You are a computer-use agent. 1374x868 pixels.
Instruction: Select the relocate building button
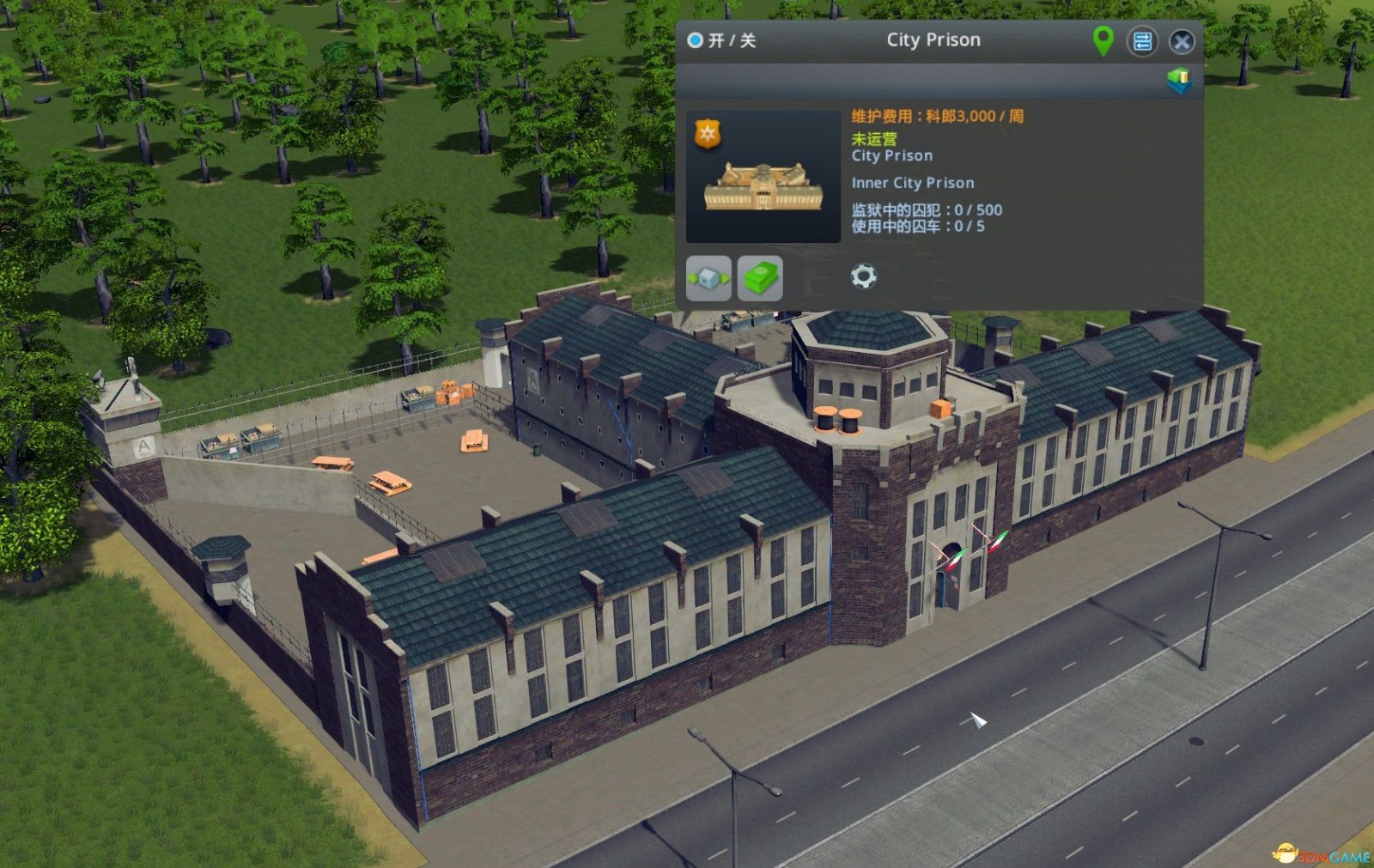pyautogui.click(x=708, y=278)
